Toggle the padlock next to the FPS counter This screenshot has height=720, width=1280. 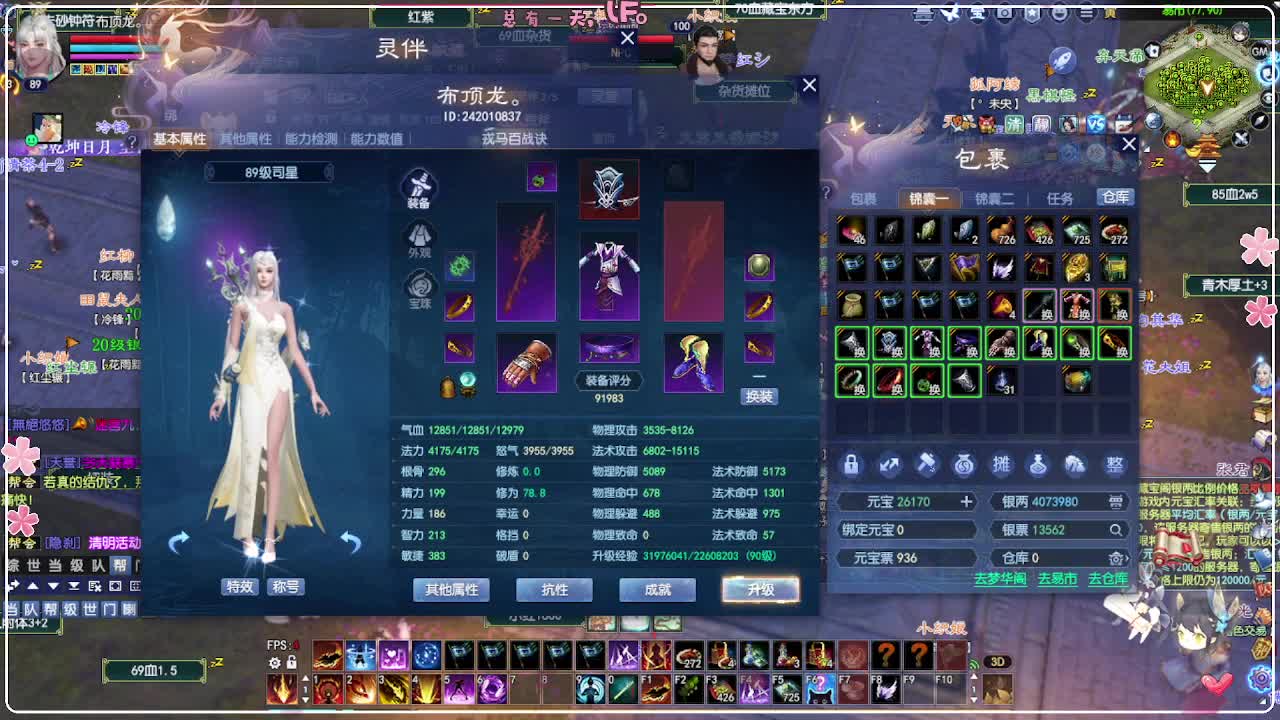point(291,663)
